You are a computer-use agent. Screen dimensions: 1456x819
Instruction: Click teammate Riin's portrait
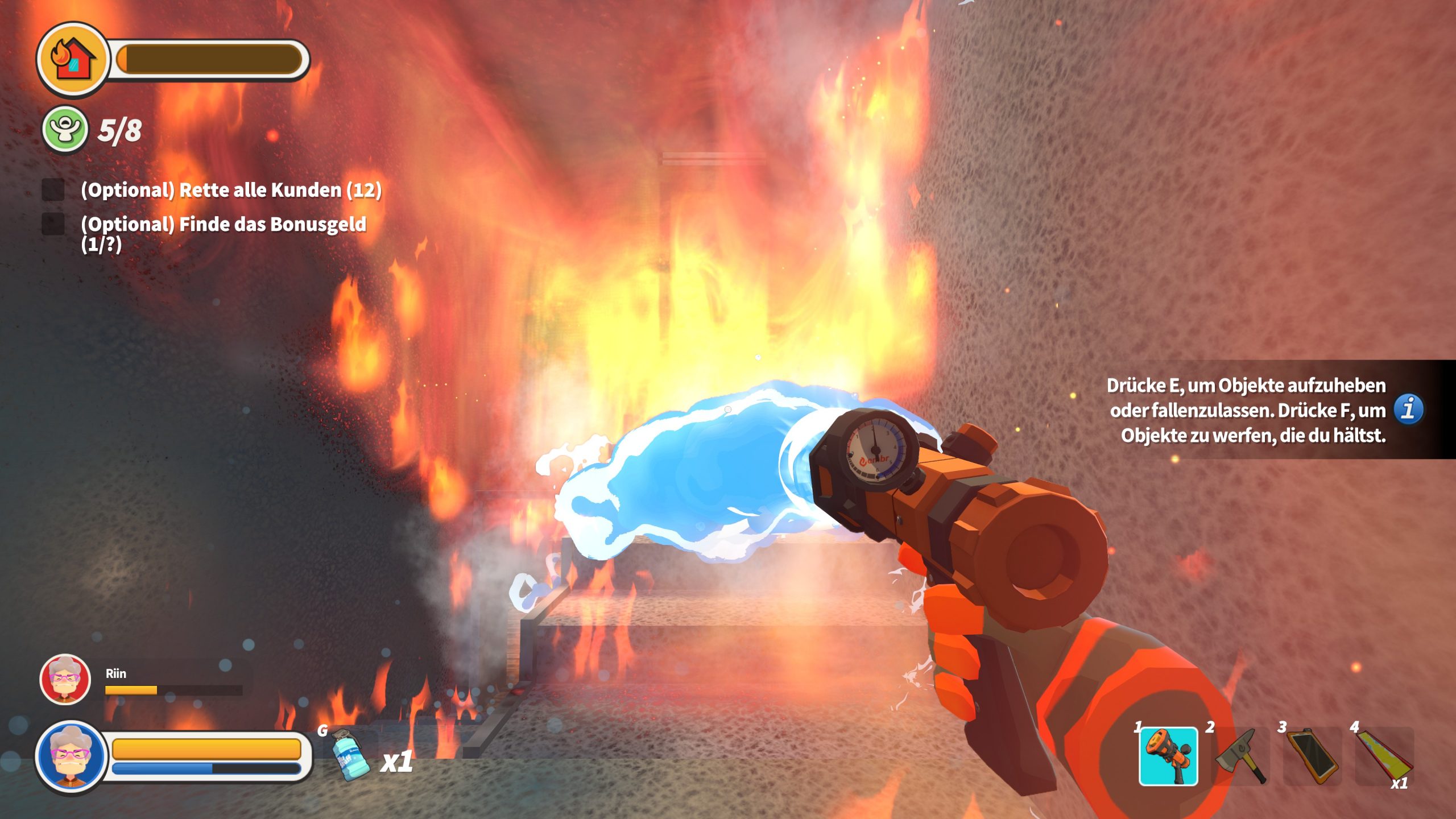(x=65, y=679)
